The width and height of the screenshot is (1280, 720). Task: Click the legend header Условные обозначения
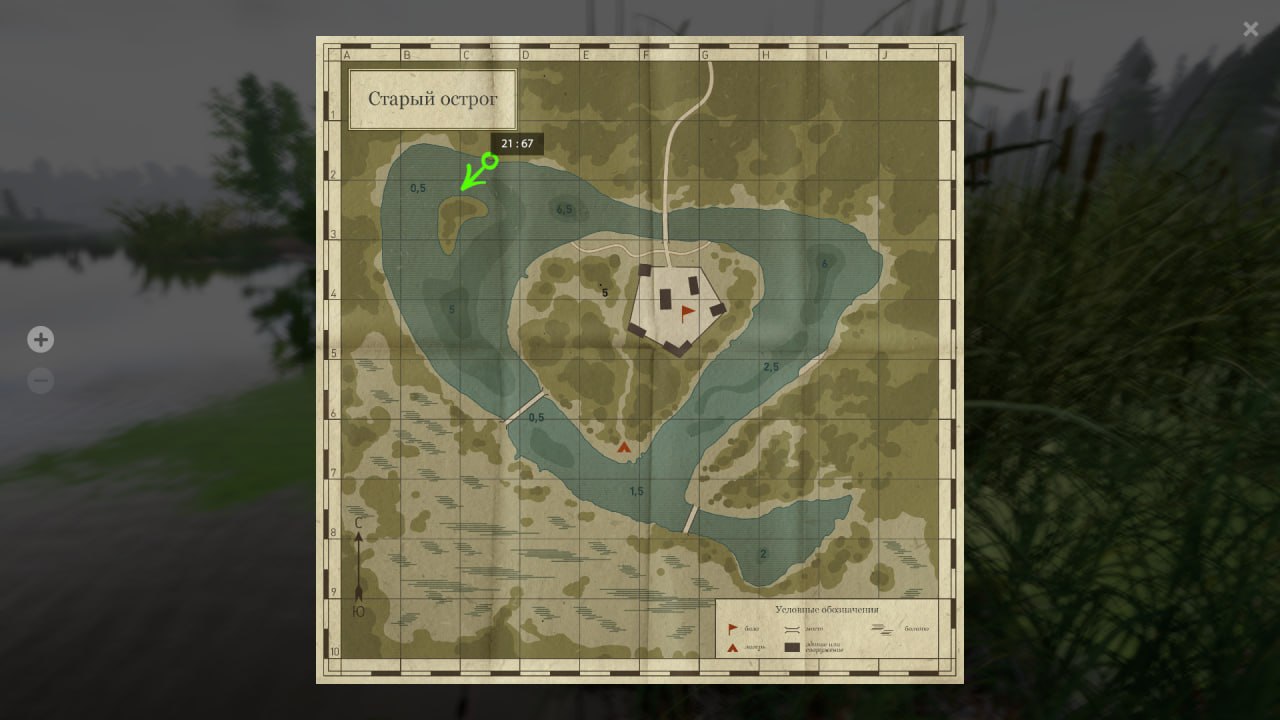pyautogui.click(x=827, y=609)
